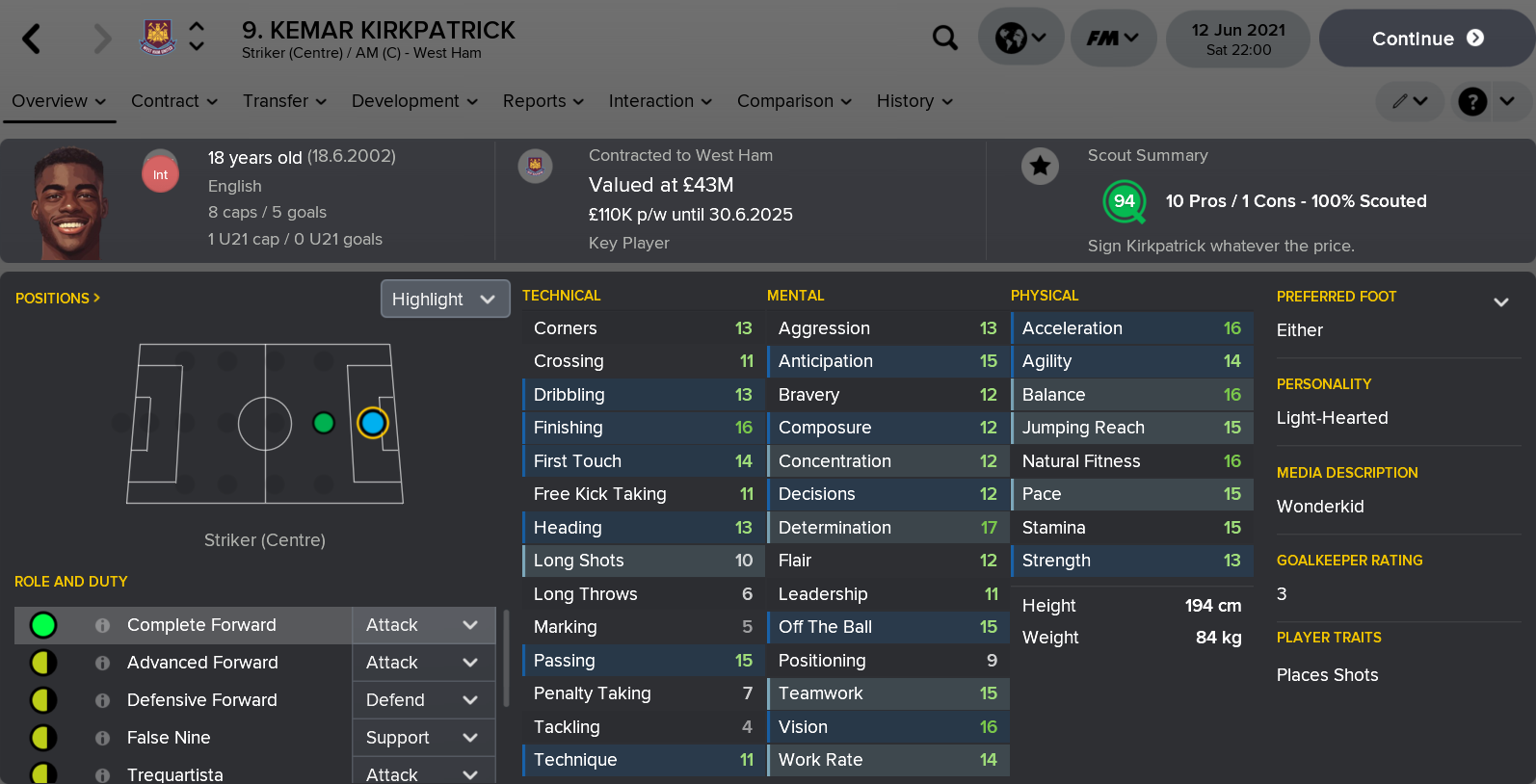Choose the False Nine role

169,738
